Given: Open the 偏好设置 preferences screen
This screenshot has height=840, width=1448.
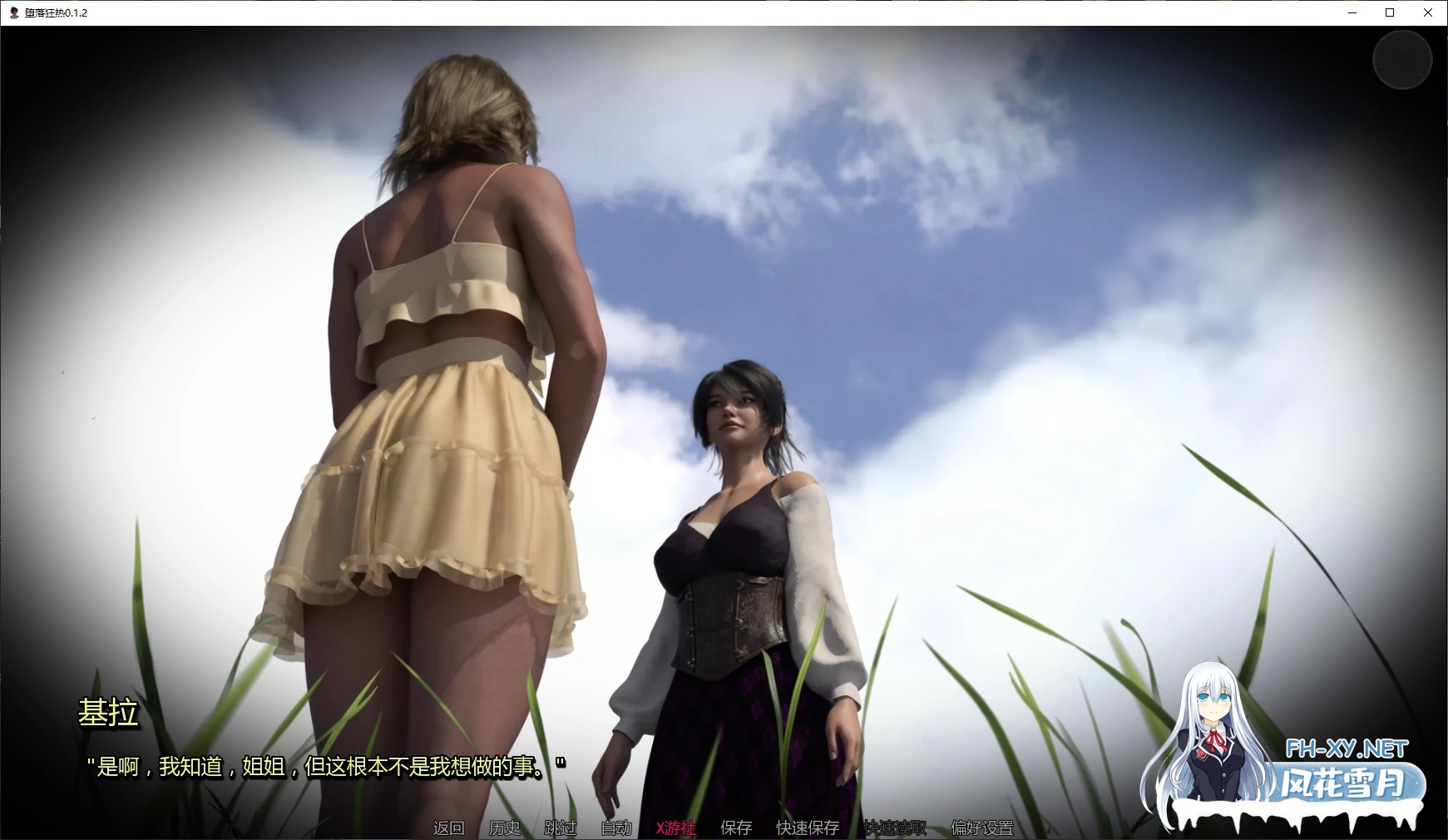Looking at the screenshot, I should [x=982, y=828].
